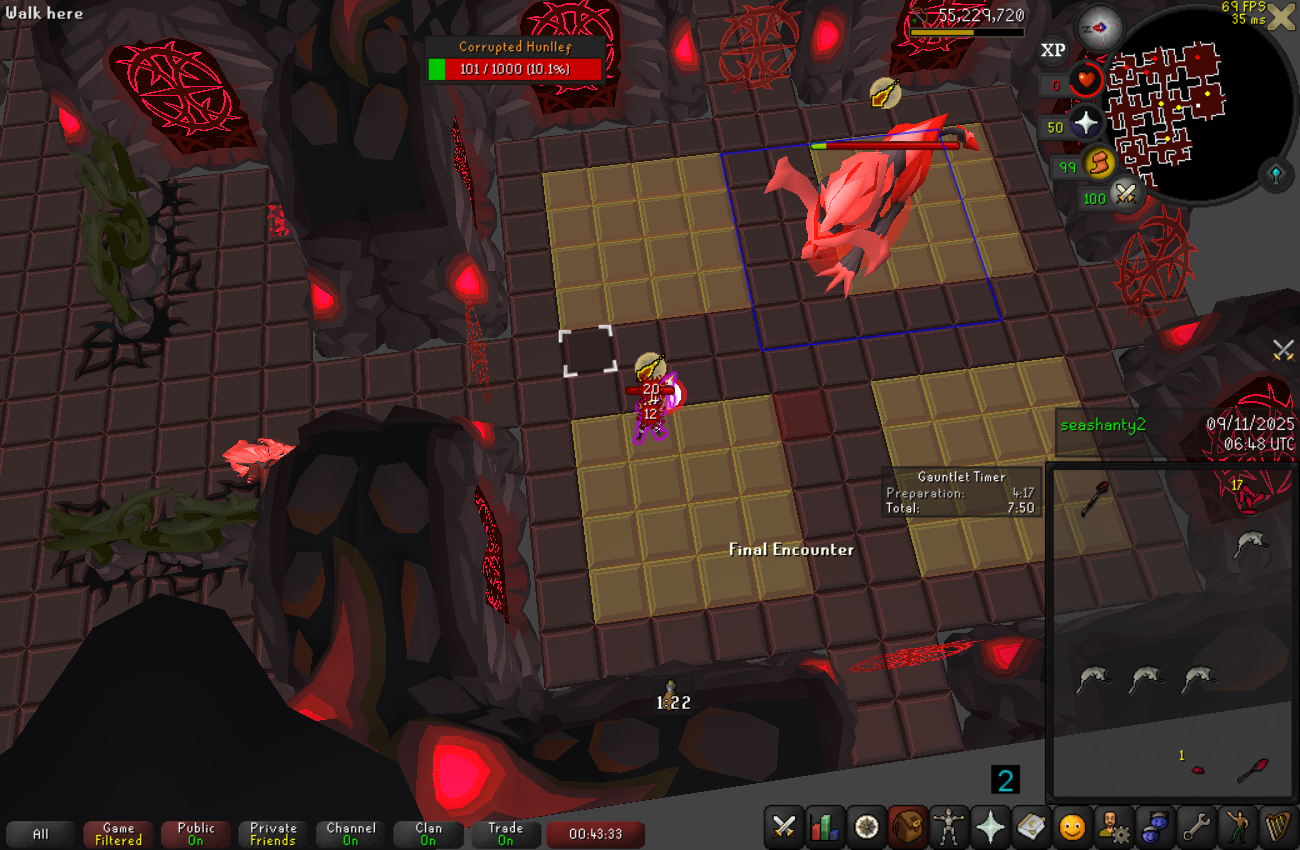Screen dimensions: 1300x850
Task: Click the stack of 17 crystal shards
Action: pos(1246,493)
